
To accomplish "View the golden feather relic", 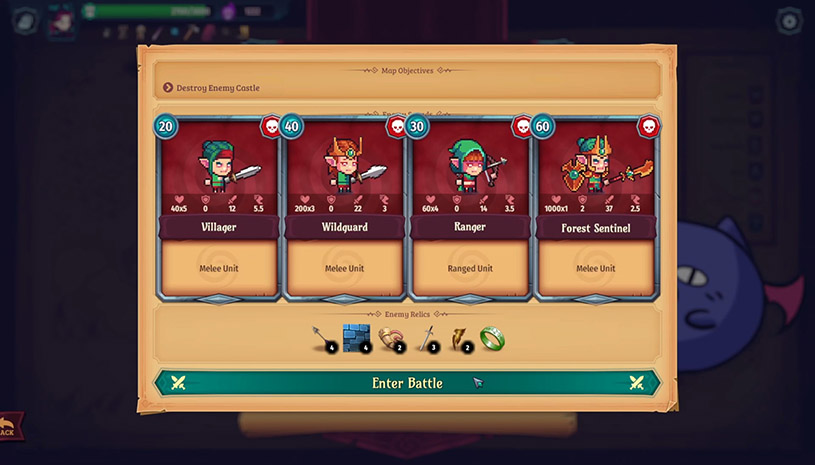I will [461, 339].
